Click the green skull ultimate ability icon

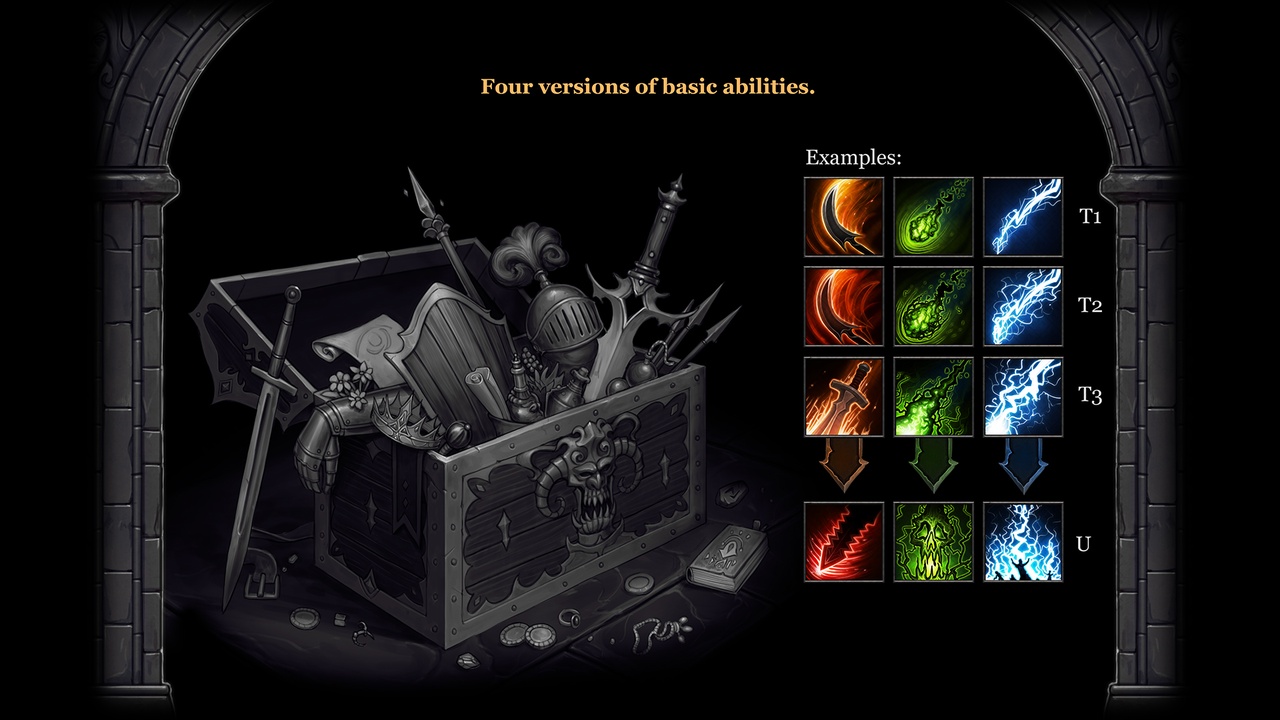933,542
